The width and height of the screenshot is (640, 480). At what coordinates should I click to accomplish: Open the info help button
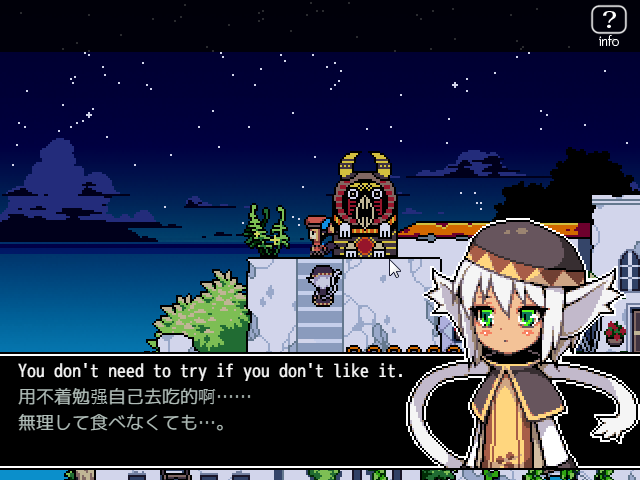[x=608, y=24]
